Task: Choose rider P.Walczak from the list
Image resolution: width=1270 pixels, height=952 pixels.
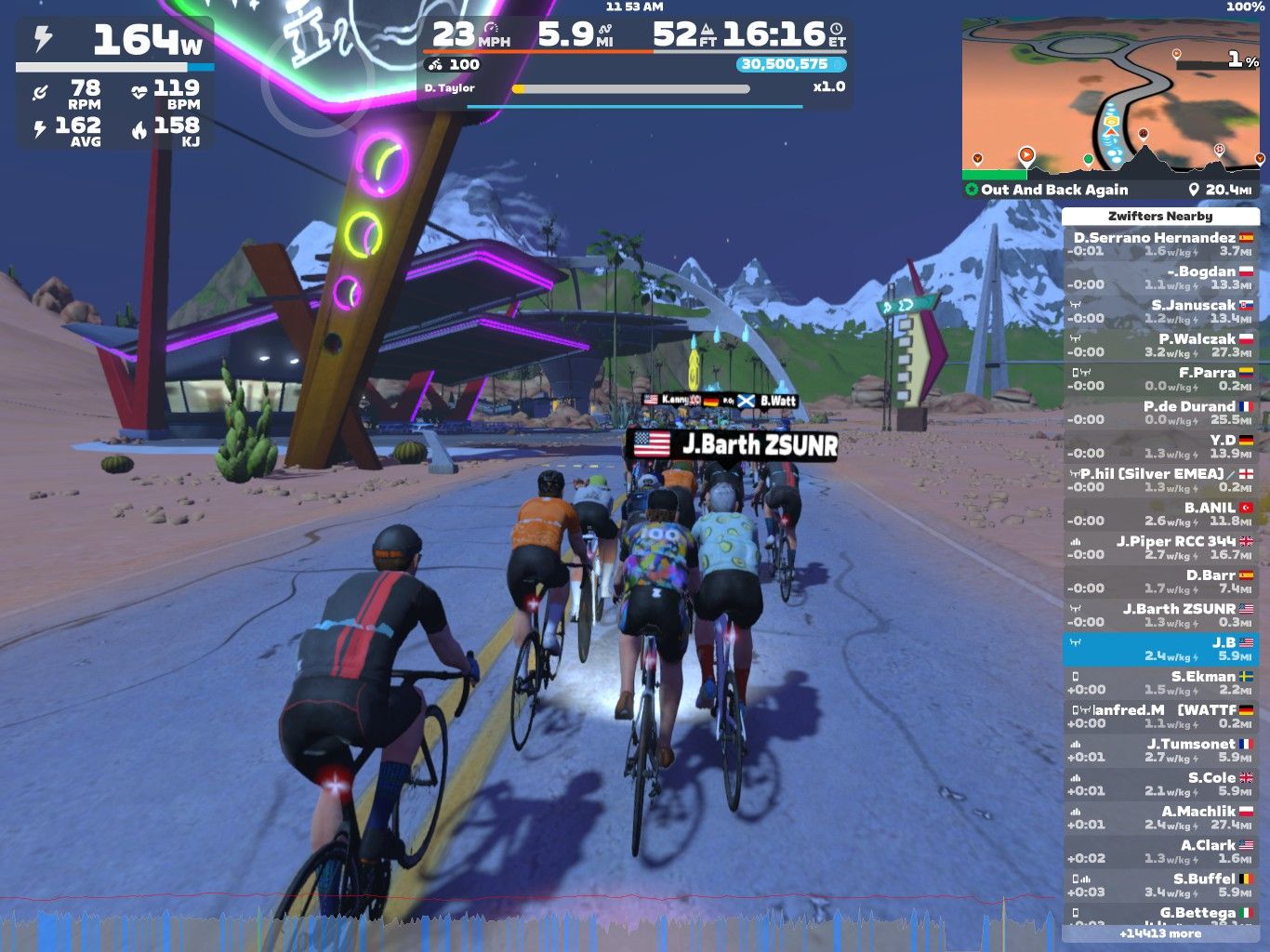Action: [1160, 345]
